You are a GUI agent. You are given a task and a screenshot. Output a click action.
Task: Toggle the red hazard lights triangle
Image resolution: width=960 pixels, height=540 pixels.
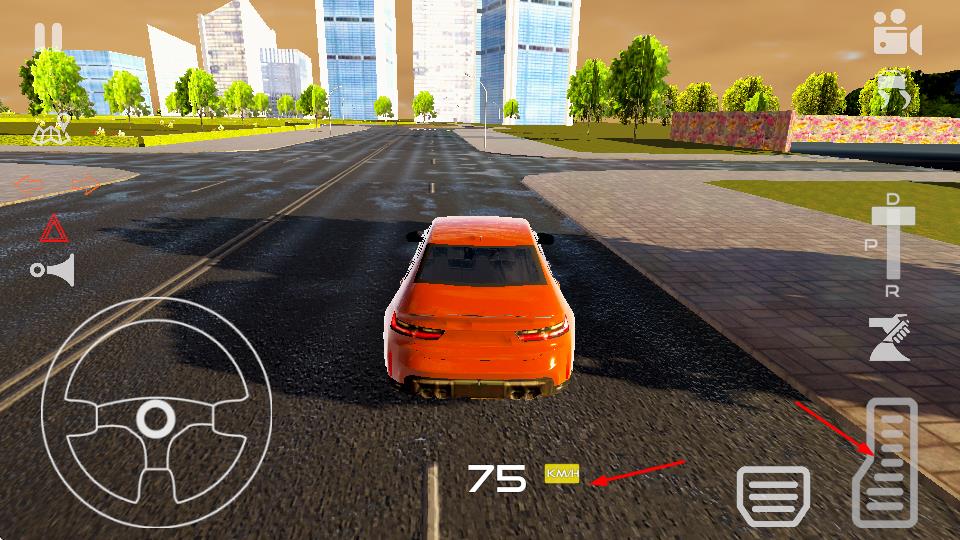click(x=52, y=232)
